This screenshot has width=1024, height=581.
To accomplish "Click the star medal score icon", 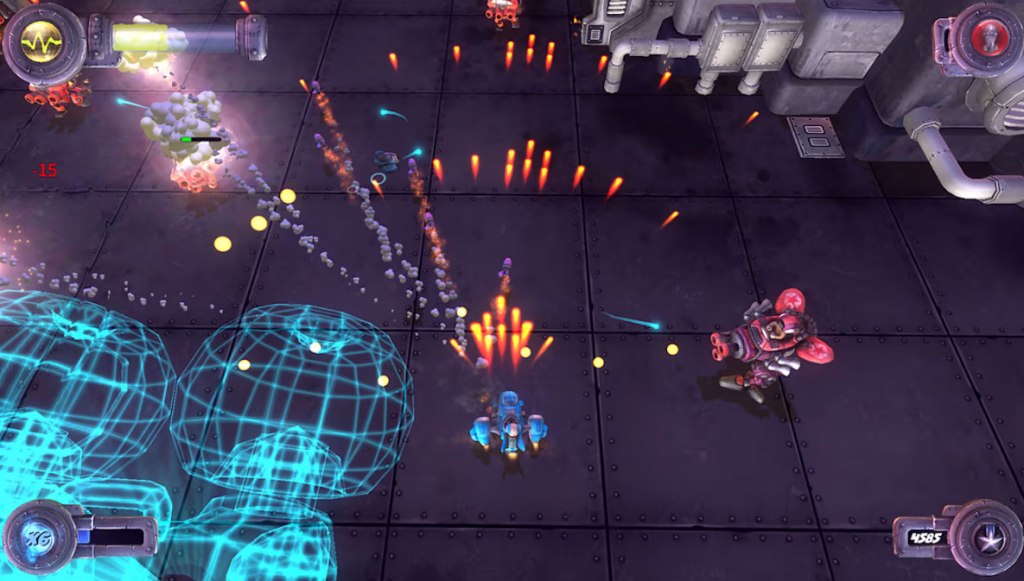I will [985, 539].
